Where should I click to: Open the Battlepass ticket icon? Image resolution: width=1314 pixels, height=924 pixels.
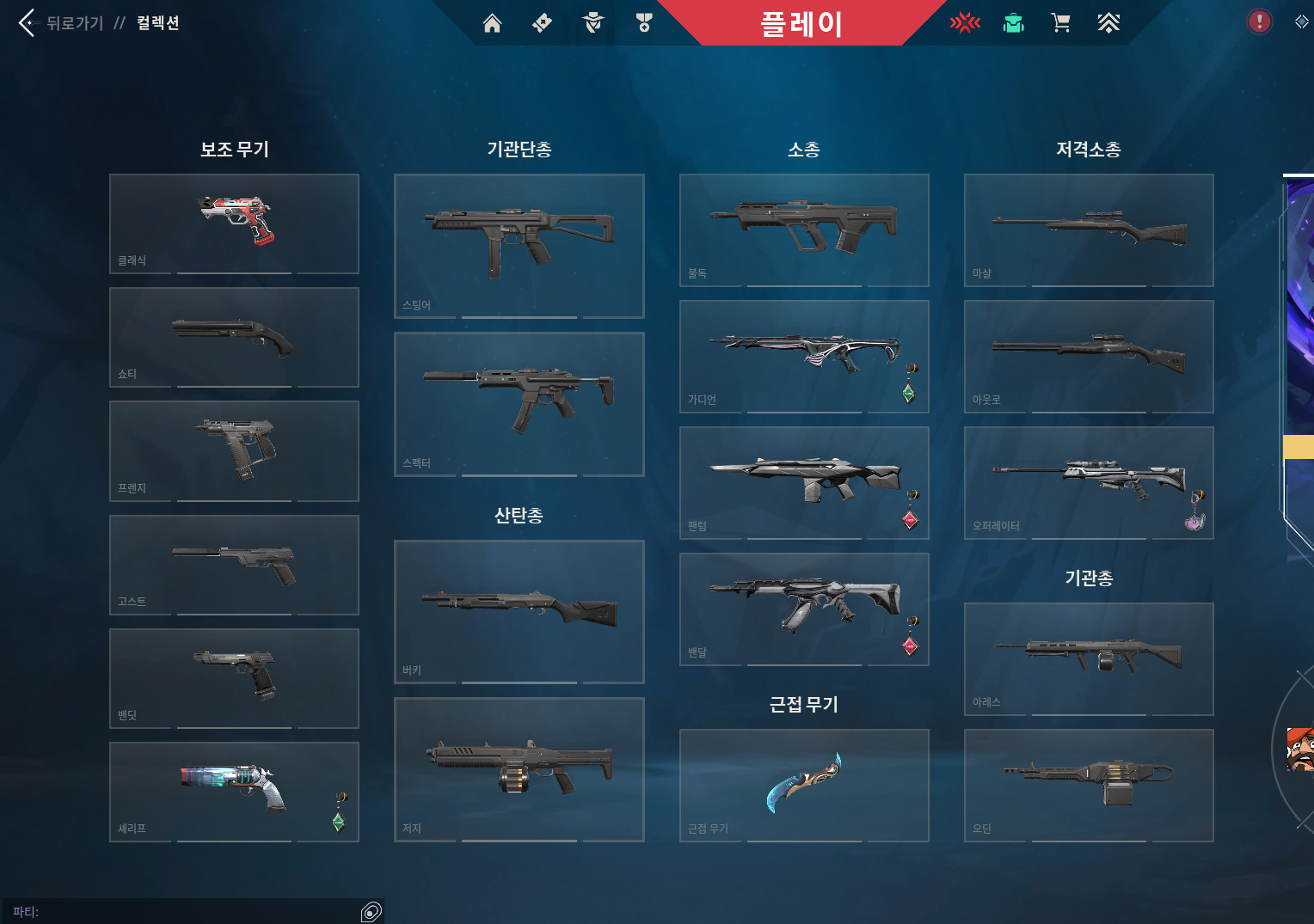point(542,23)
